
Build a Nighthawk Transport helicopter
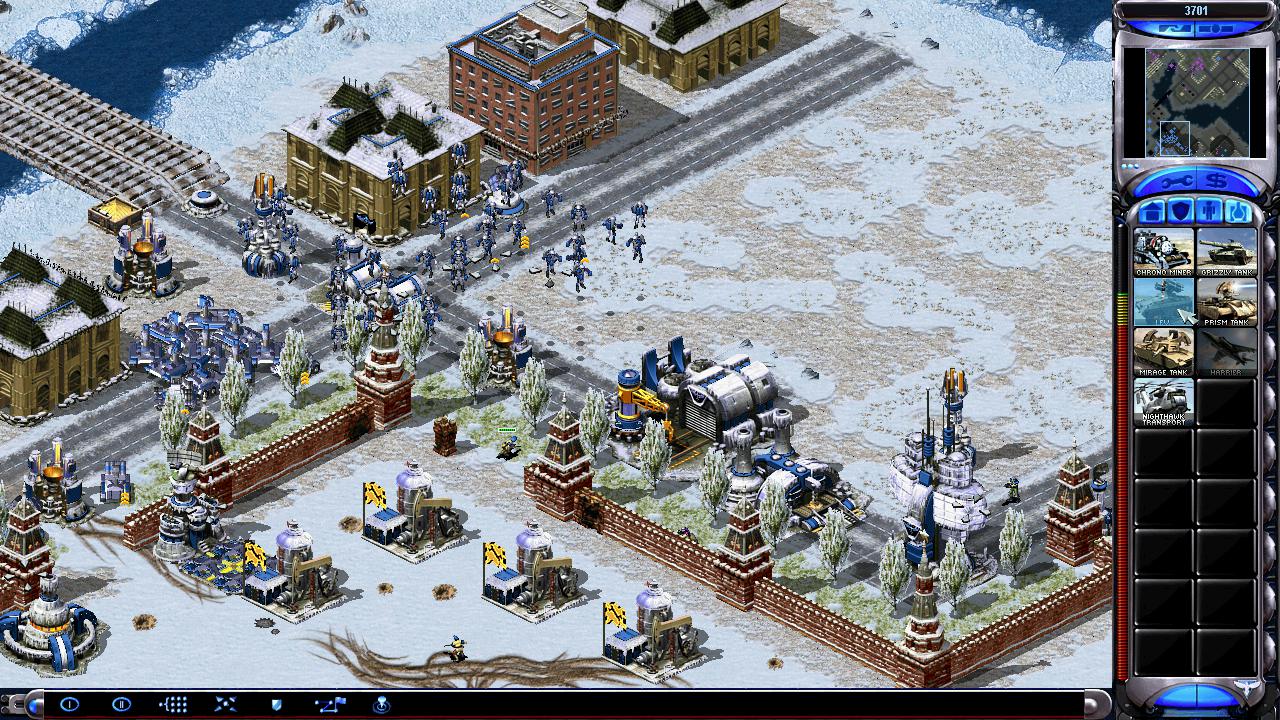[x=1163, y=402]
